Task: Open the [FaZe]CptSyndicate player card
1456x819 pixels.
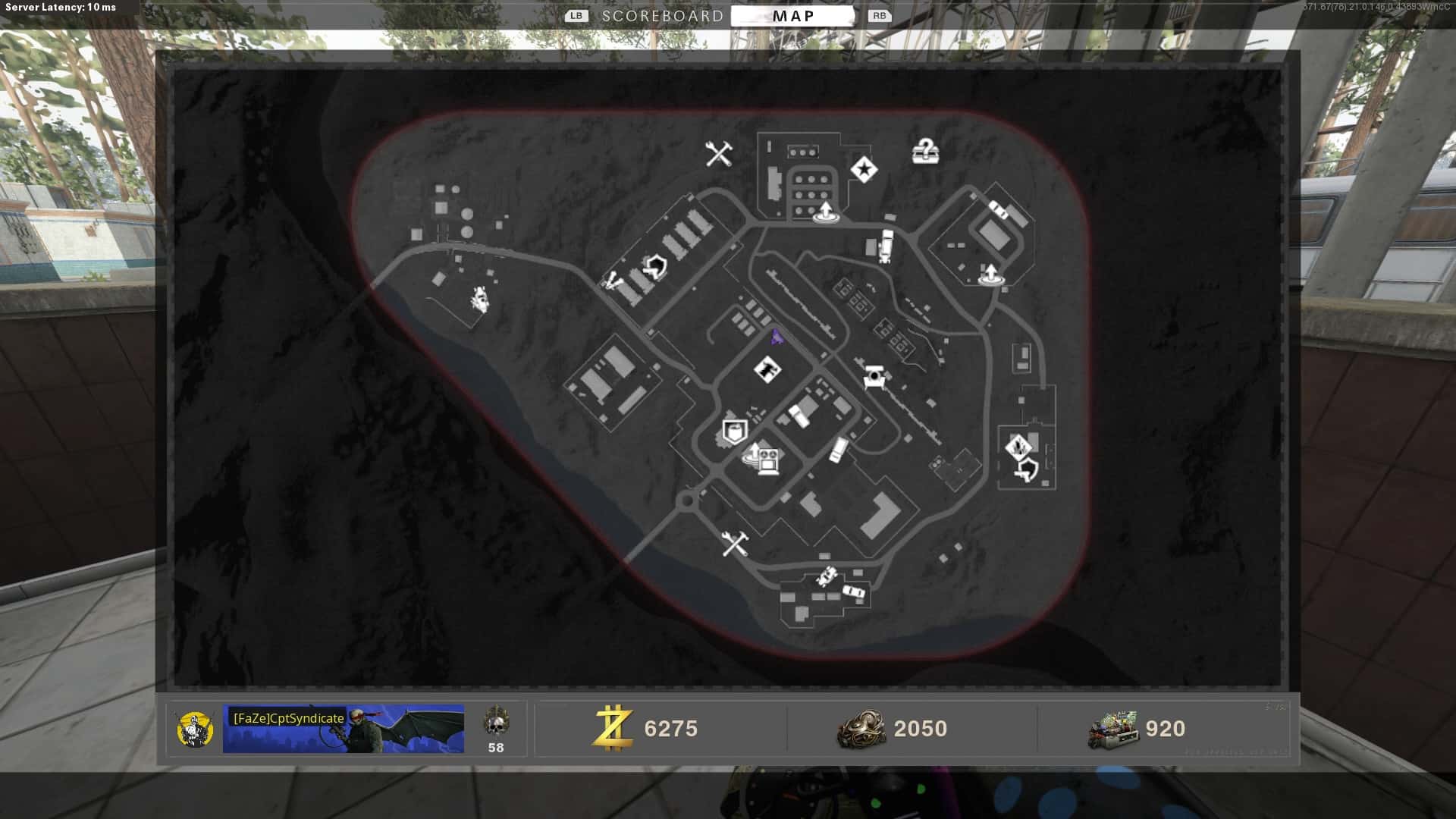Action: point(343,729)
